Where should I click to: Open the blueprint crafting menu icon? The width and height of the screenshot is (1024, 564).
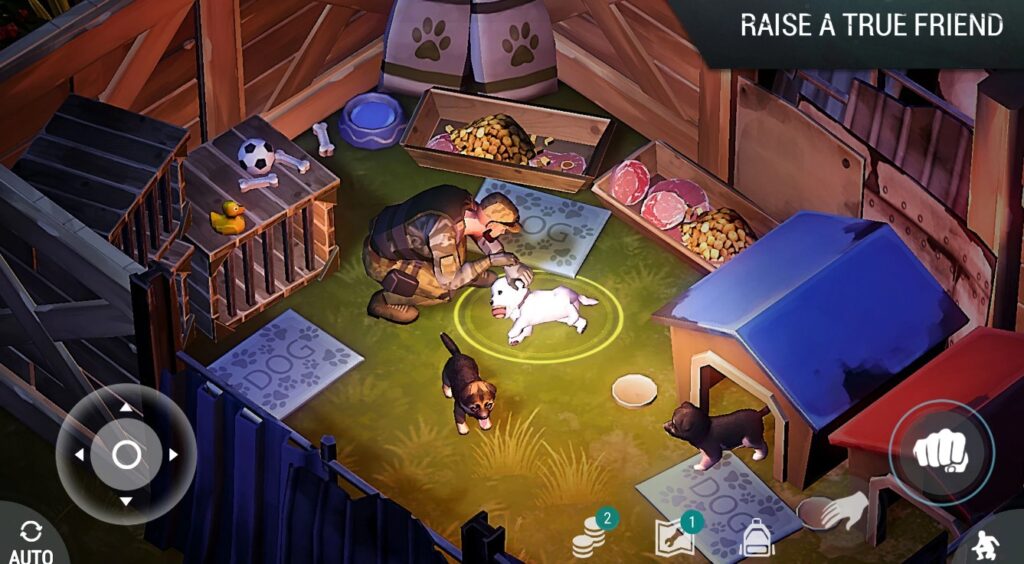coord(674,538)
